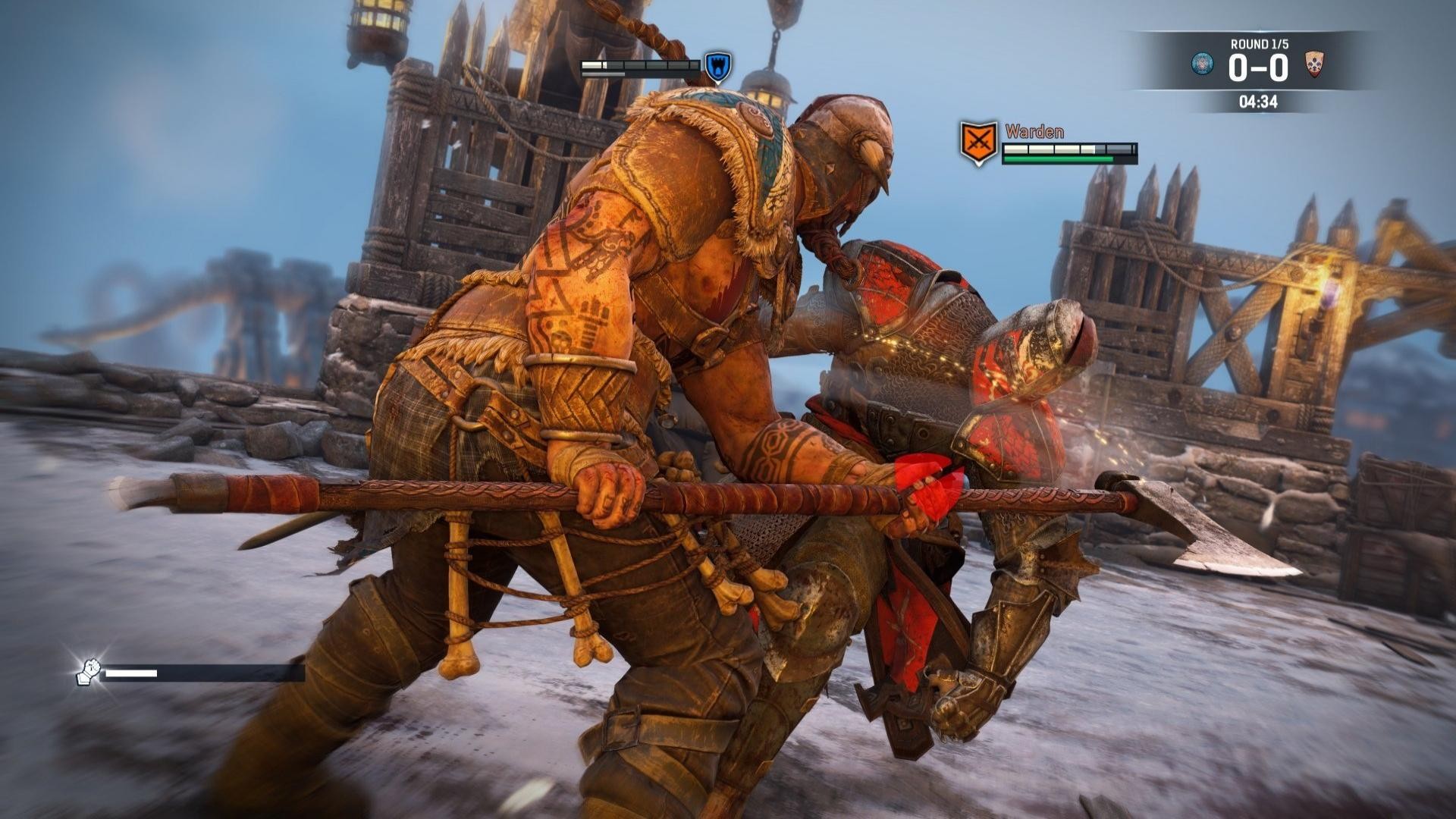
Task: Click the revenge fist icon
Action: (89, 672)
